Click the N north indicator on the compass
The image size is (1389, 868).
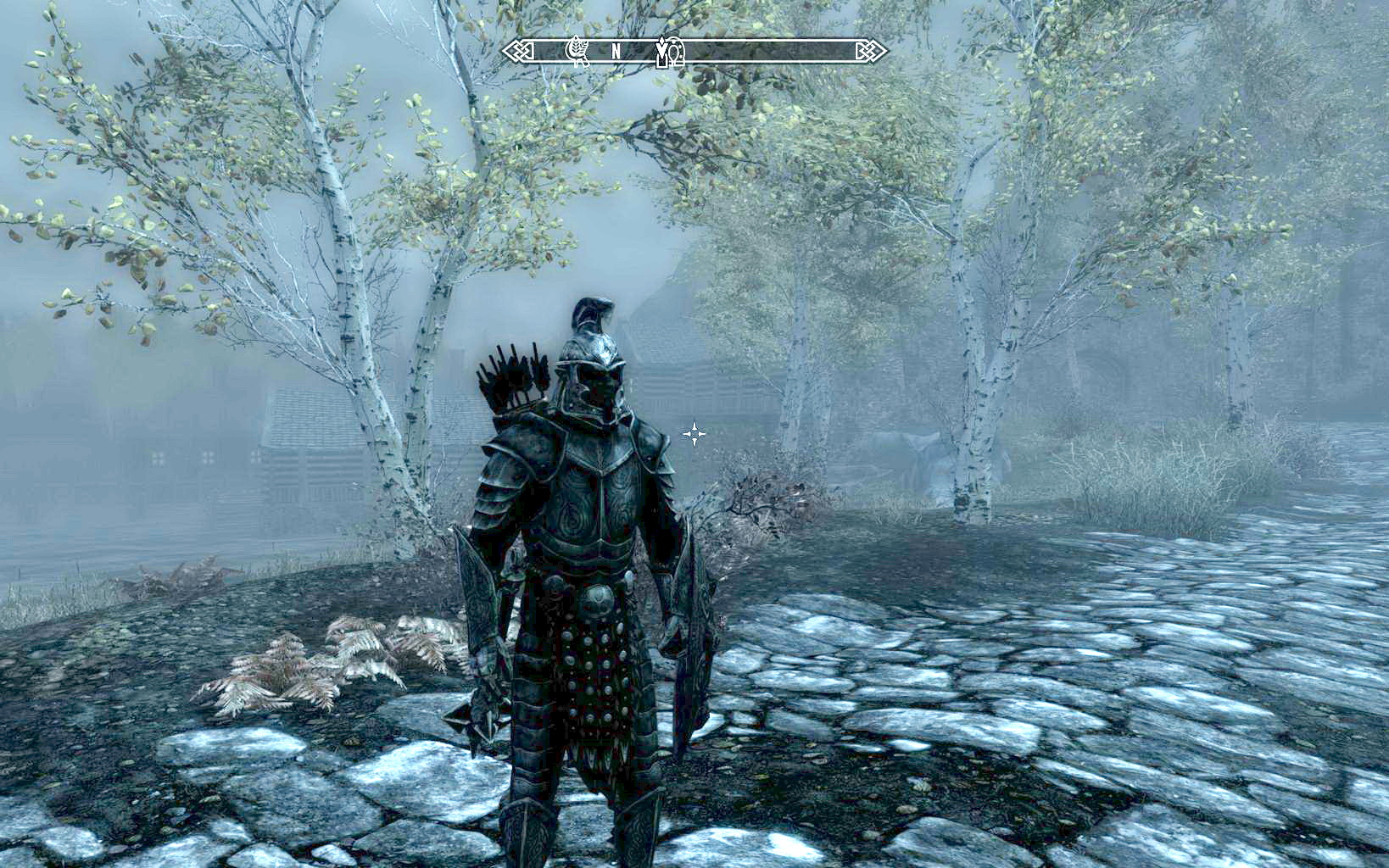coord(617,53)
